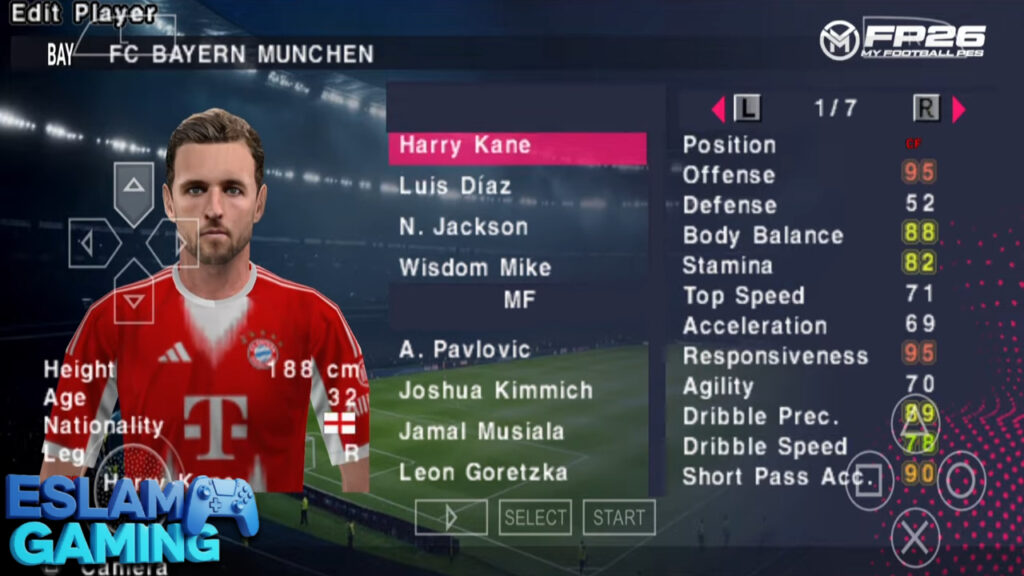Go to the next stats page arrow
The image size is (1024, 576).
click(959, 108)
